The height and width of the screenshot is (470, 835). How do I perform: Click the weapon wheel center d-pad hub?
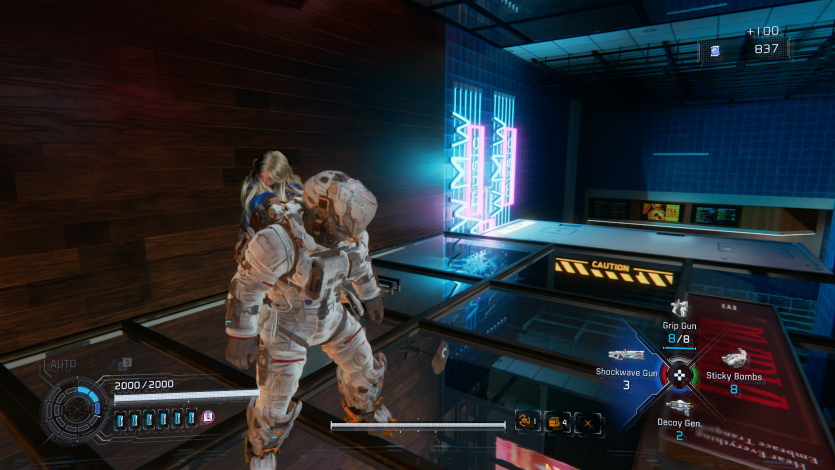(681, 374)
